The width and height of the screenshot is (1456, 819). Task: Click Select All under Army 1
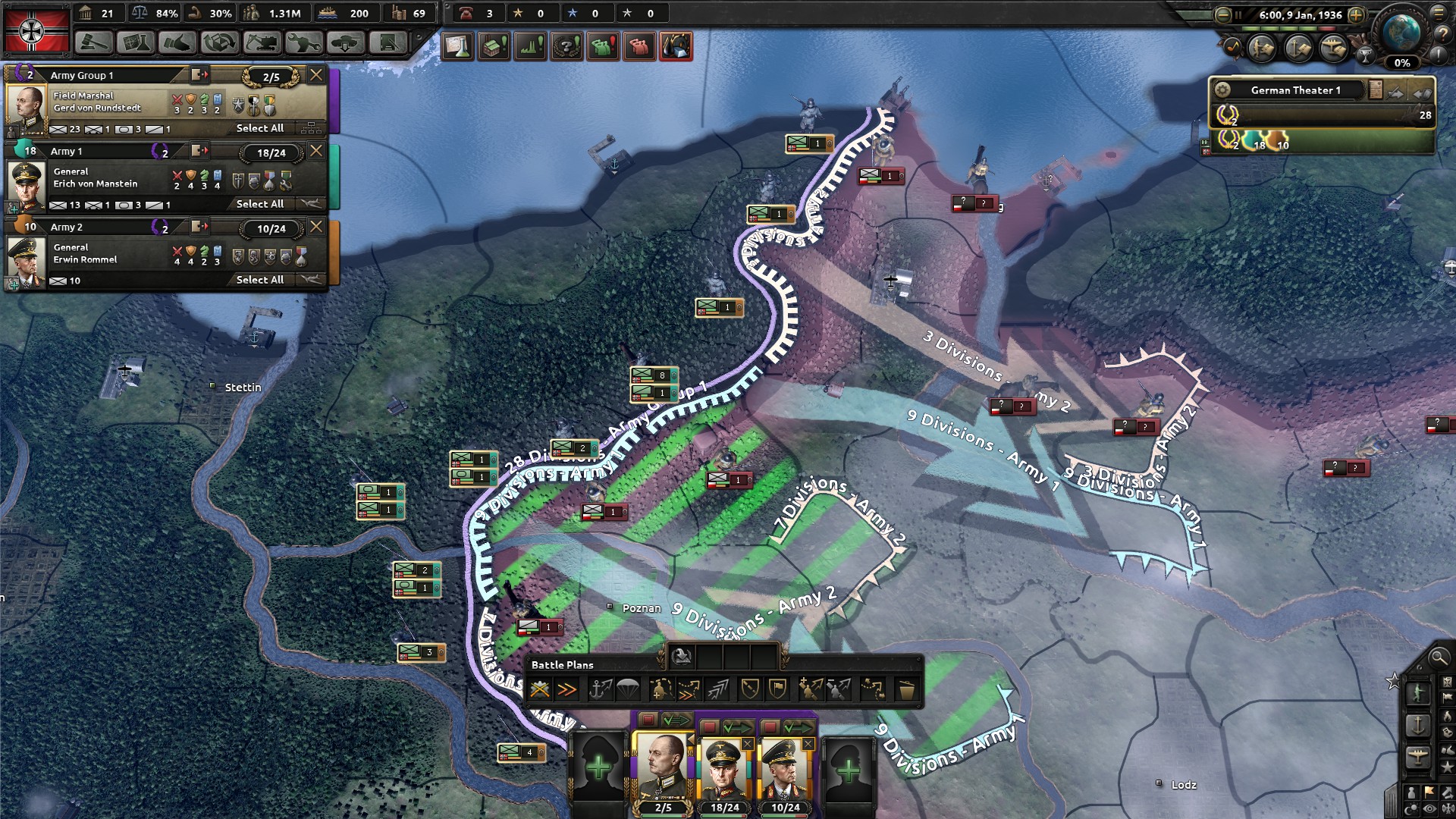pyautogui.click(x=260, y=204)
